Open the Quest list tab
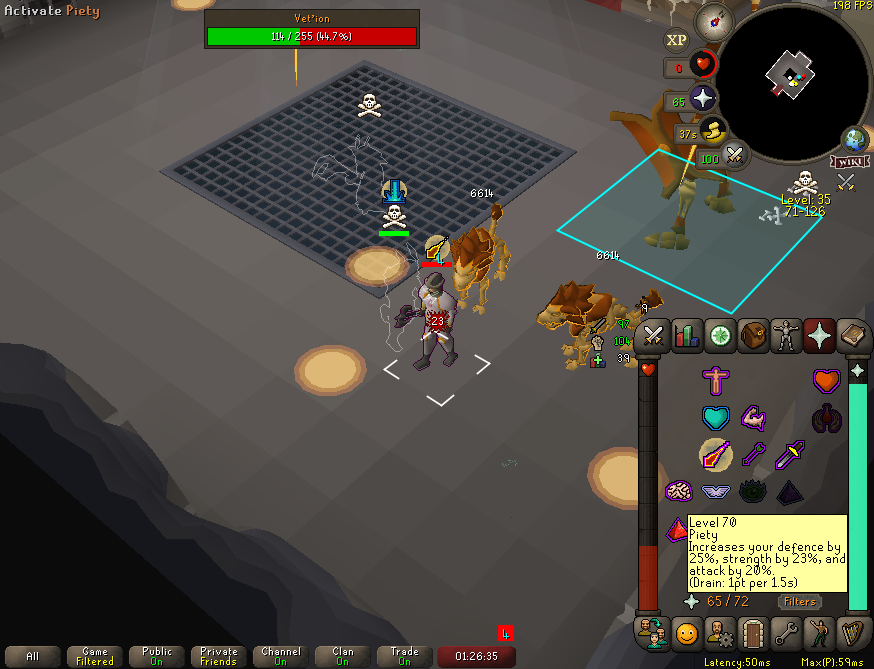This screenshot has width=874, height=669. click(x=720, y=336)
